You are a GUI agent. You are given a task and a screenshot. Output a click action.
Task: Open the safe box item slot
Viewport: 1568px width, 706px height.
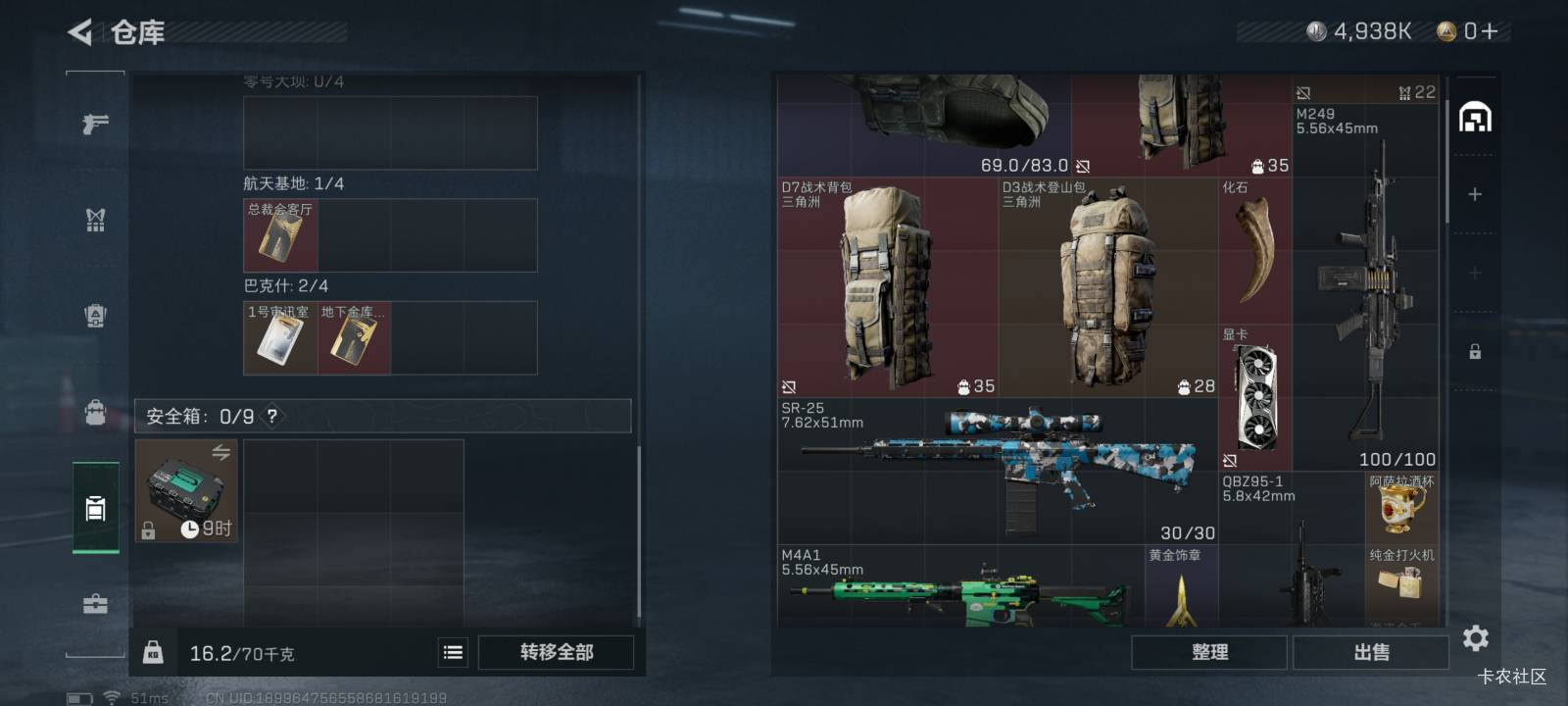tap(186, 490)
